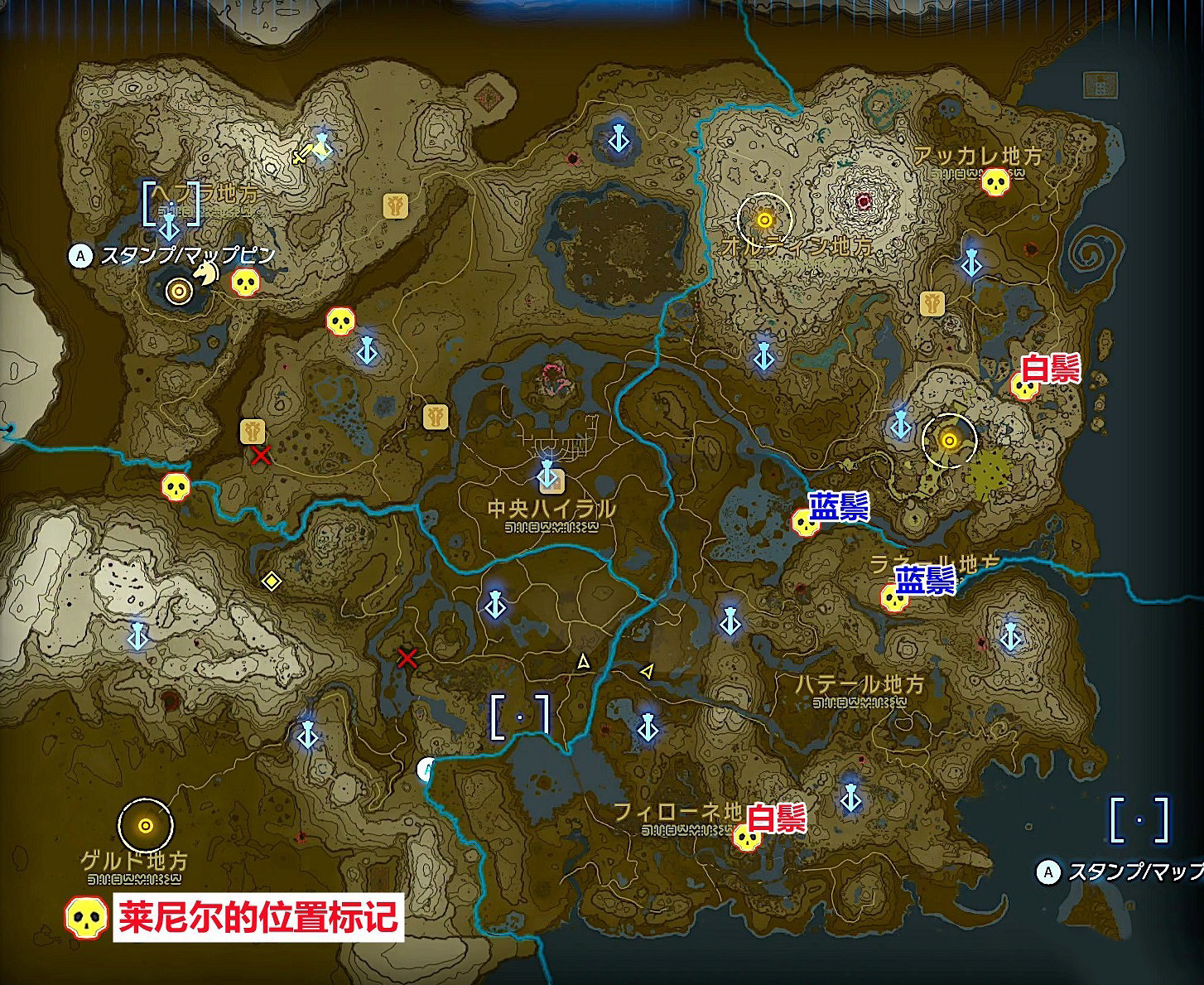Click the circled stamp in オルディン地方
Image resolution: width=1204 pixels, height=985 pixels.
coord(764,220)
